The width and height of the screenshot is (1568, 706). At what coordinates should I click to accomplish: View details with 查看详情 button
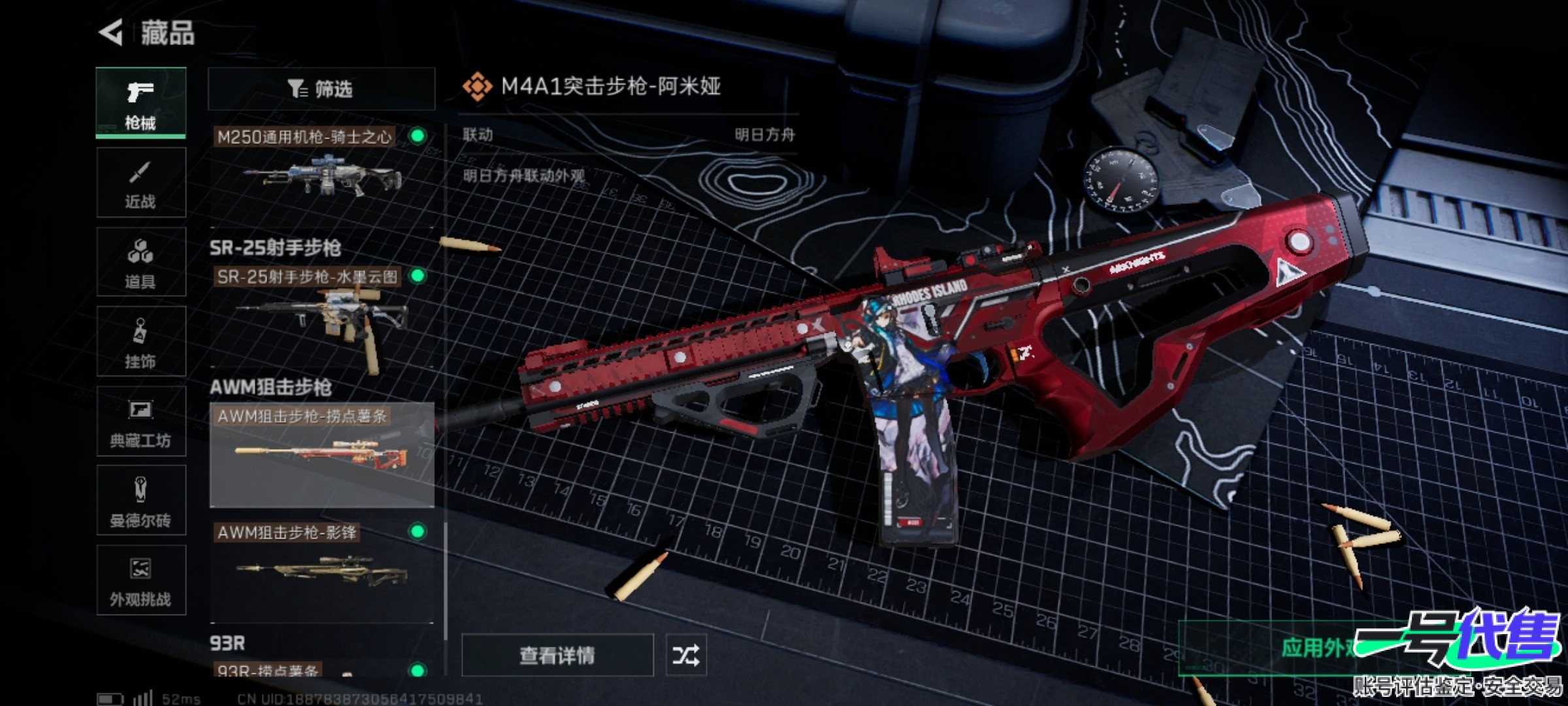557,655
